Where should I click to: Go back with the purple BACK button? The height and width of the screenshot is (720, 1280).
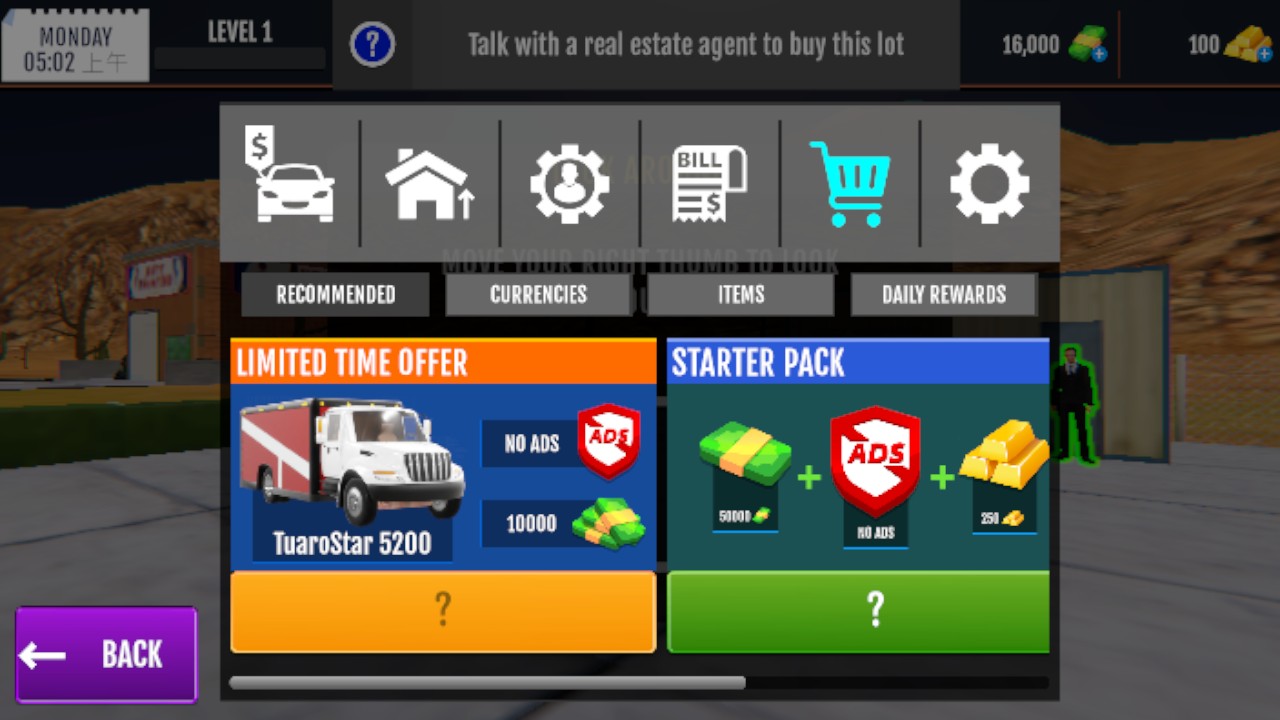pyautogui.click(x=106, y=654)
